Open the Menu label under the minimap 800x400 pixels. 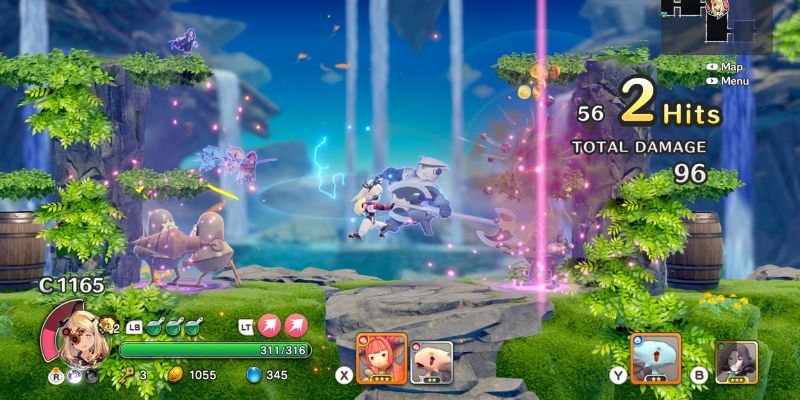tap(733, 80)
